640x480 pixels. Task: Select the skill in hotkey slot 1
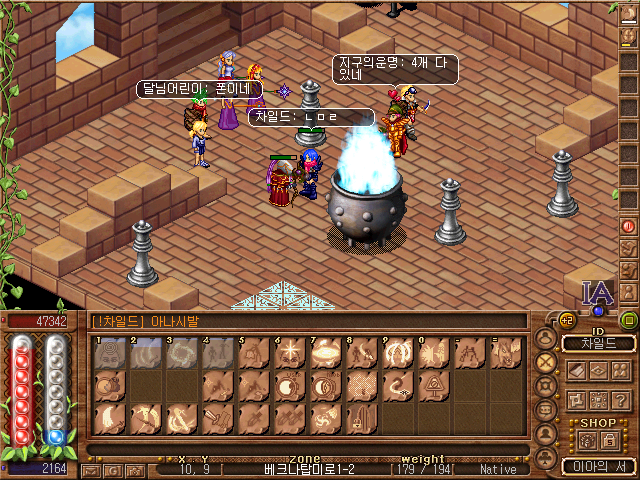coord(109,353)
